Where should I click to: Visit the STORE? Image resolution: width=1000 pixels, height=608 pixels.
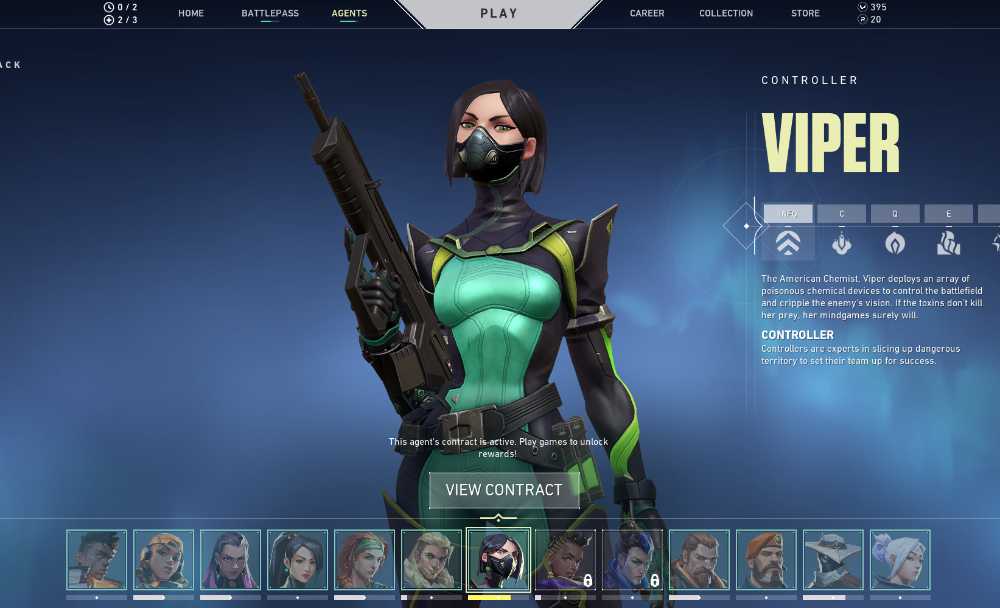pyautogui.click(x=805, y=14)
